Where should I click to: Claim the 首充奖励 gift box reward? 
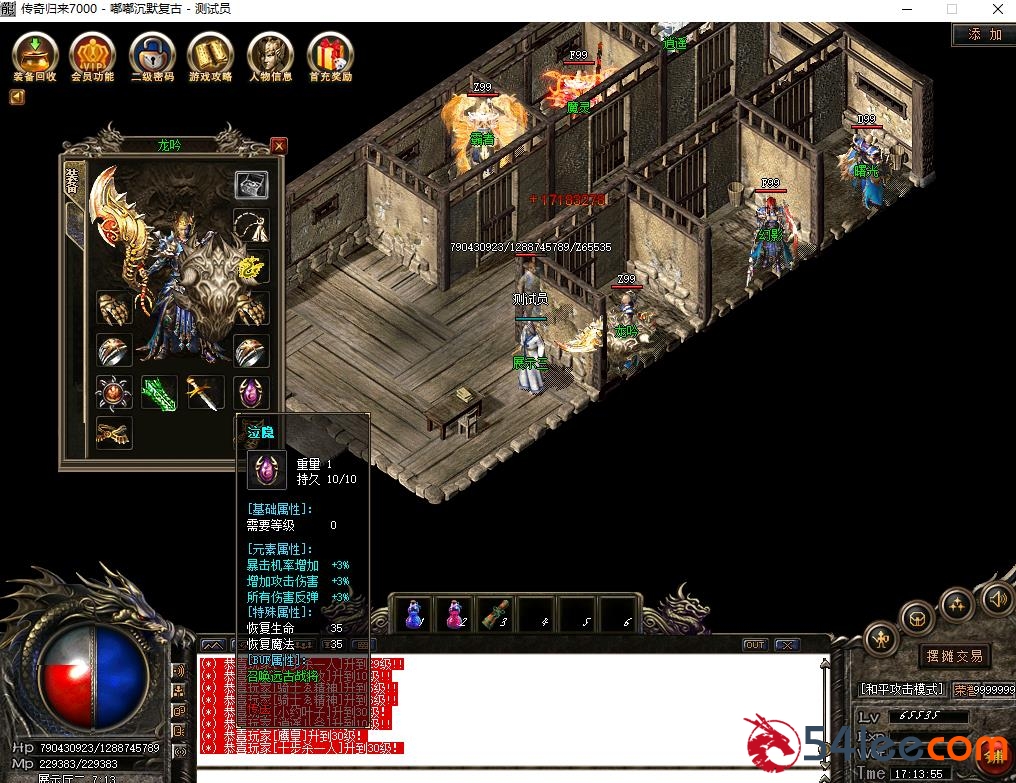(329, 52)
